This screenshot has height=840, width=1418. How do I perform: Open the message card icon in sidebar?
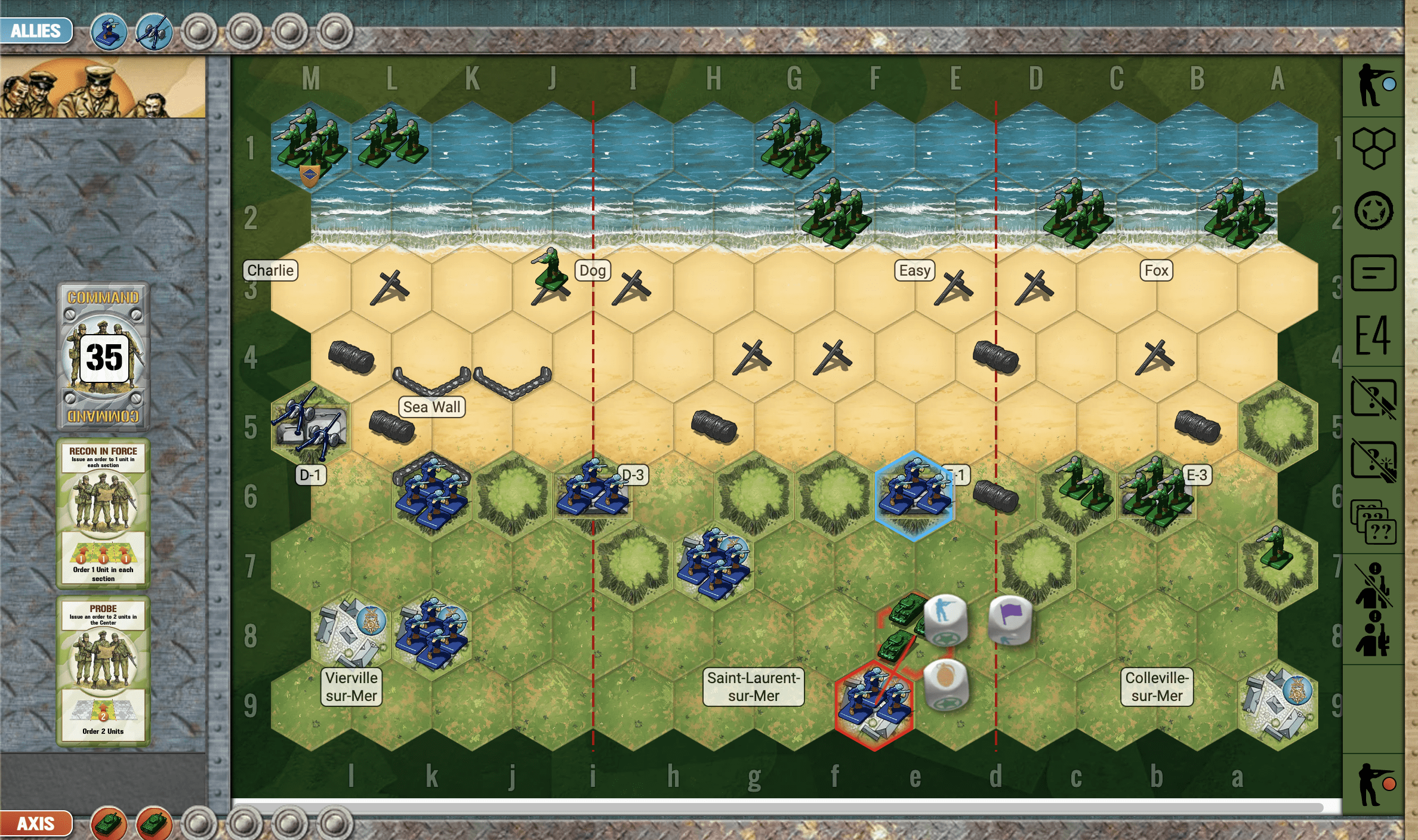click(x=1373, y=273)
